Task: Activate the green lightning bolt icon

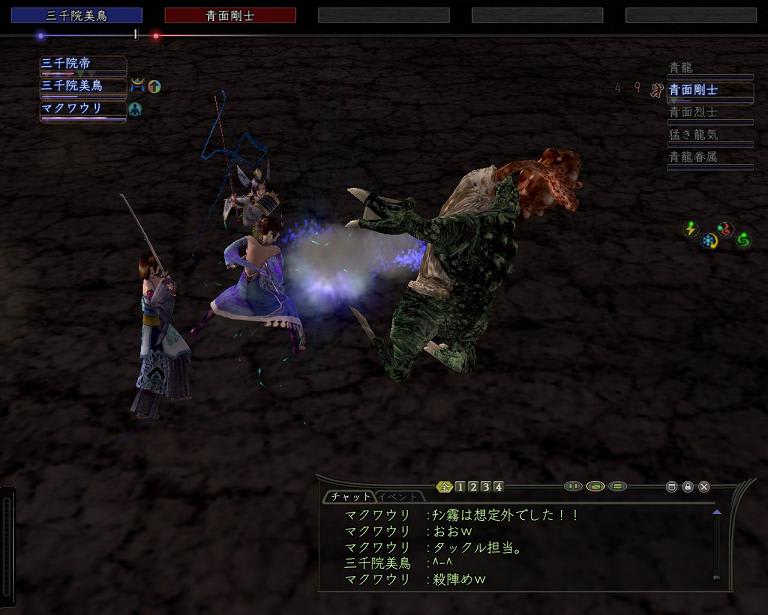Action: [x=690, y=230]
